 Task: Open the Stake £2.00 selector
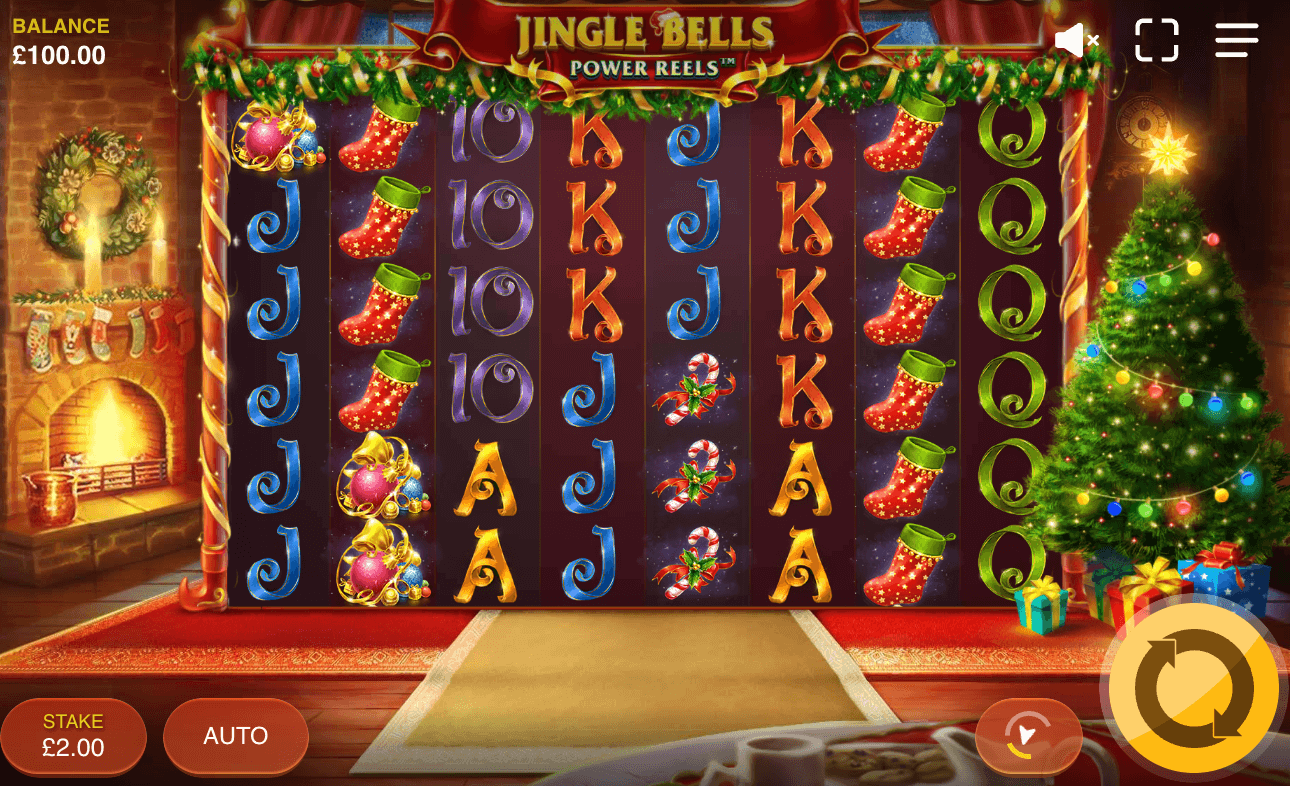coord(73,736)
